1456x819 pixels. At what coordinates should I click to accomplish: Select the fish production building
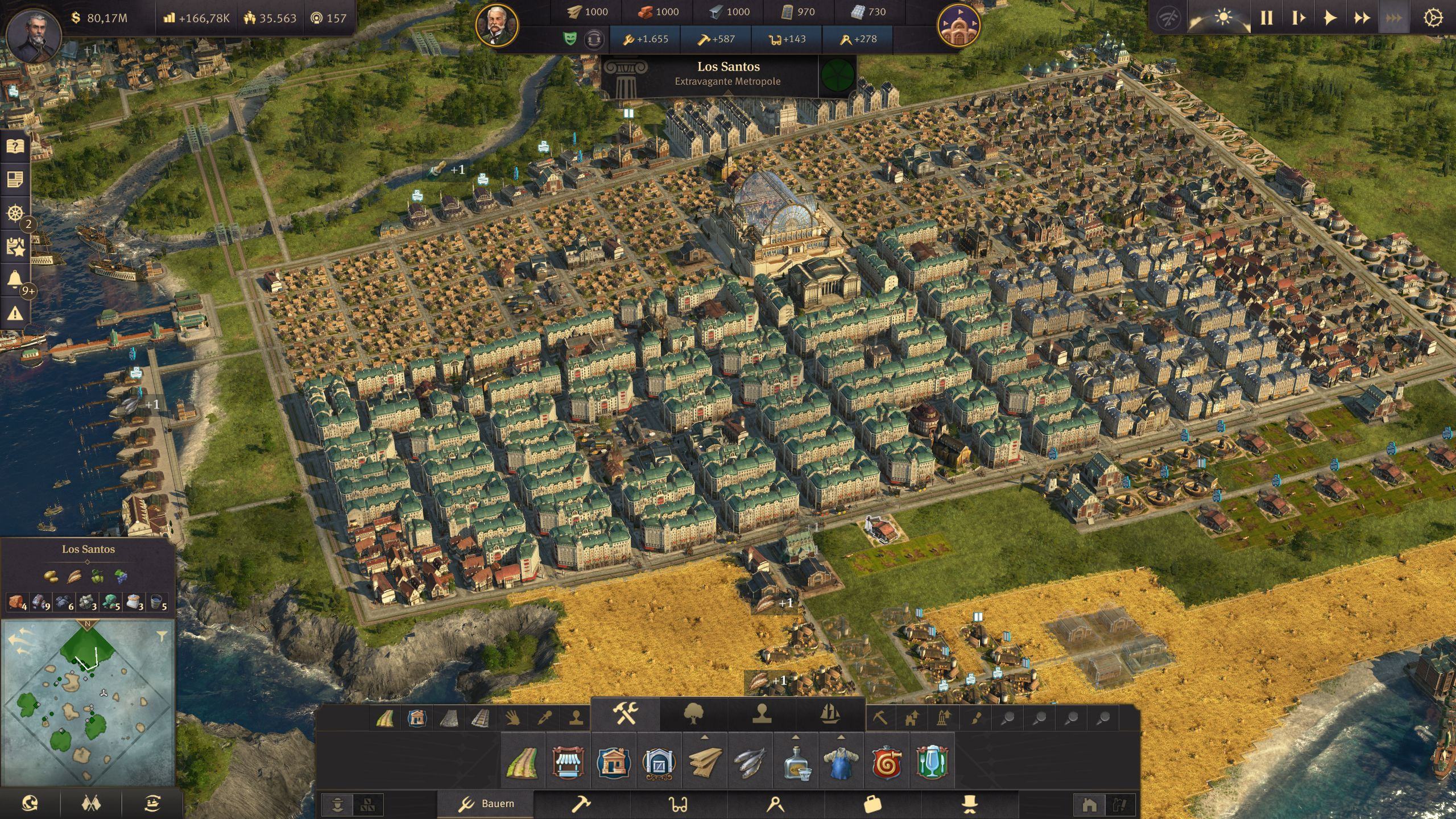click(750, 762)
